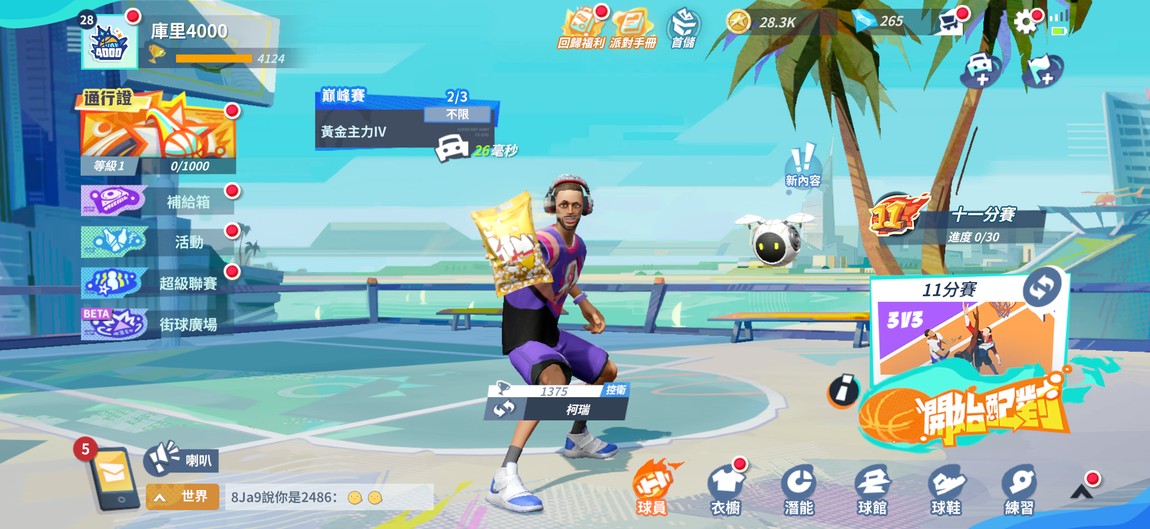Open the phone mailbox with 5 messages
The width and height of the screenshot is (1150, 529).
(111, 477)
